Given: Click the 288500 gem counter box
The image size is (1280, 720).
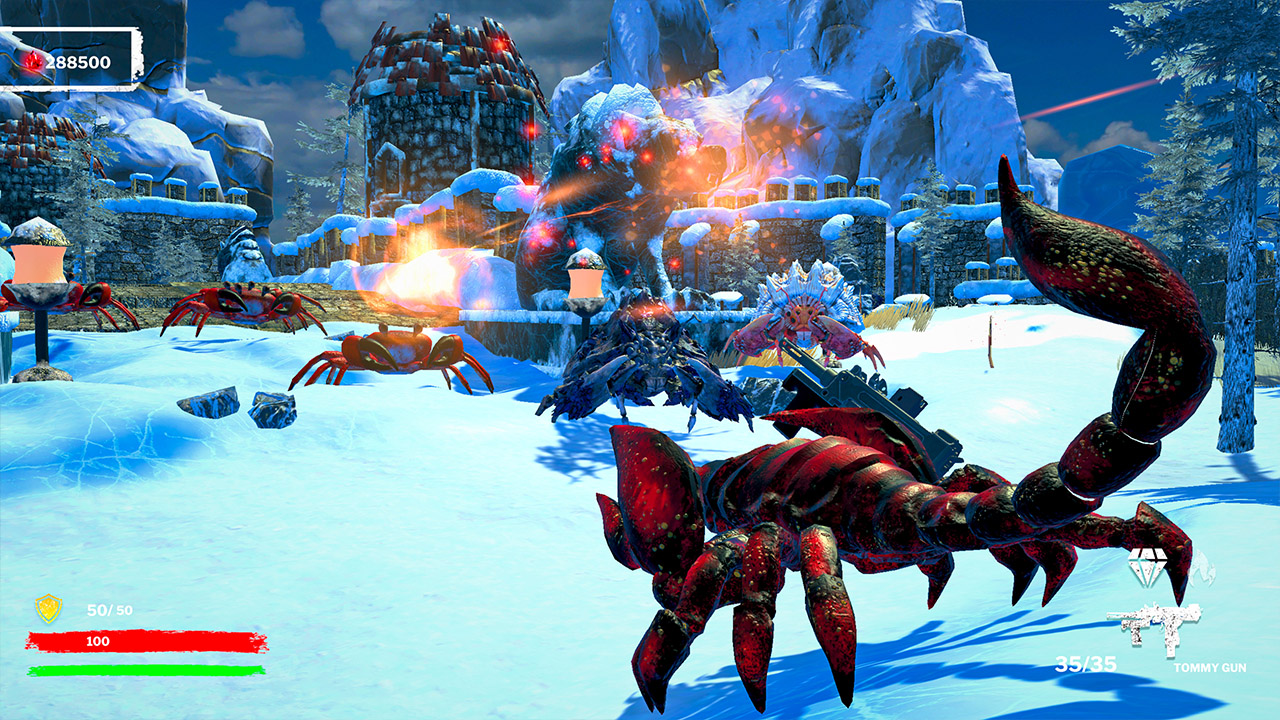Looking at the screenshot, I should click(80, 60).
